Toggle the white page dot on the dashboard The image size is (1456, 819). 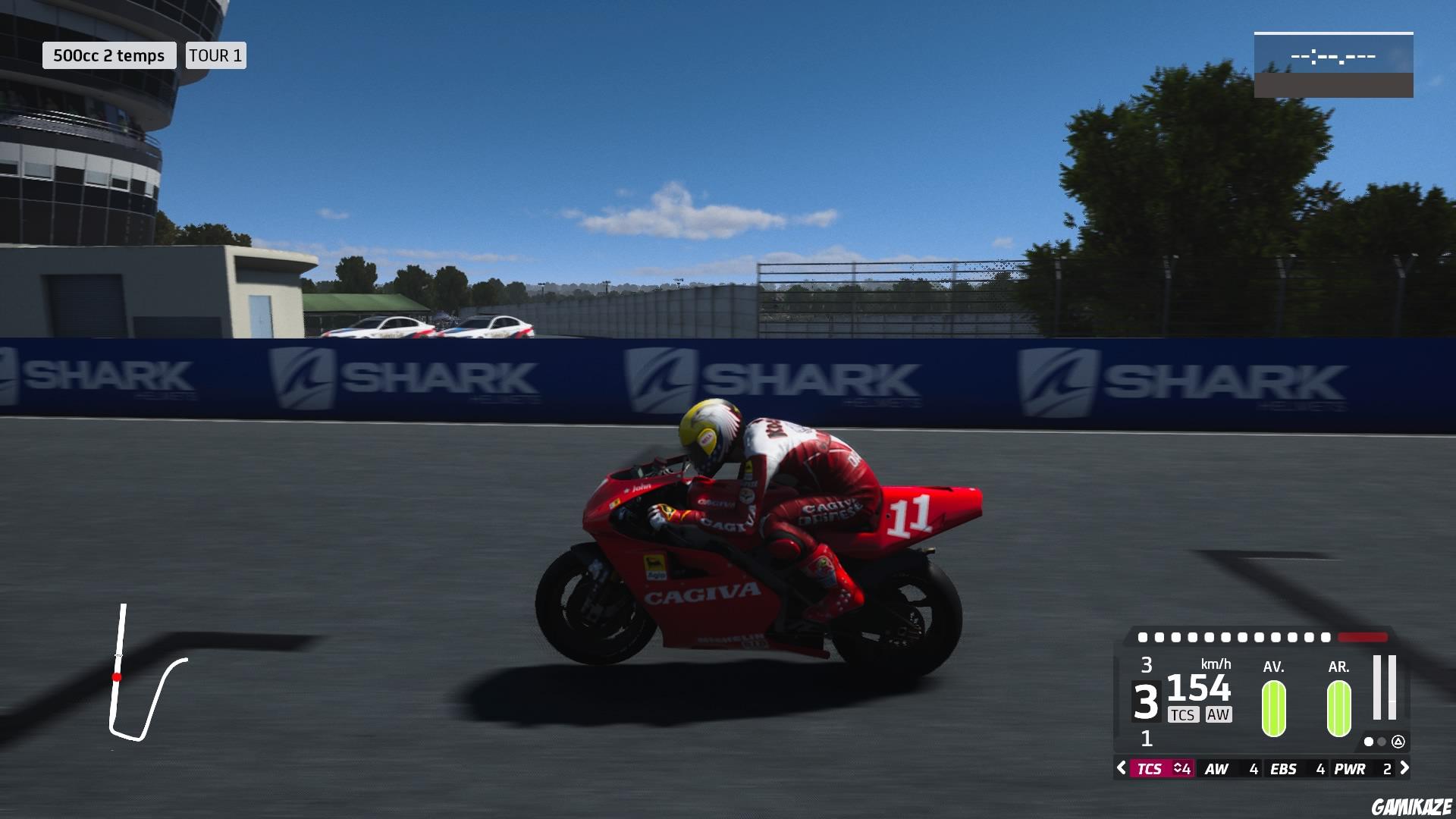click(x=1369, y=742)
